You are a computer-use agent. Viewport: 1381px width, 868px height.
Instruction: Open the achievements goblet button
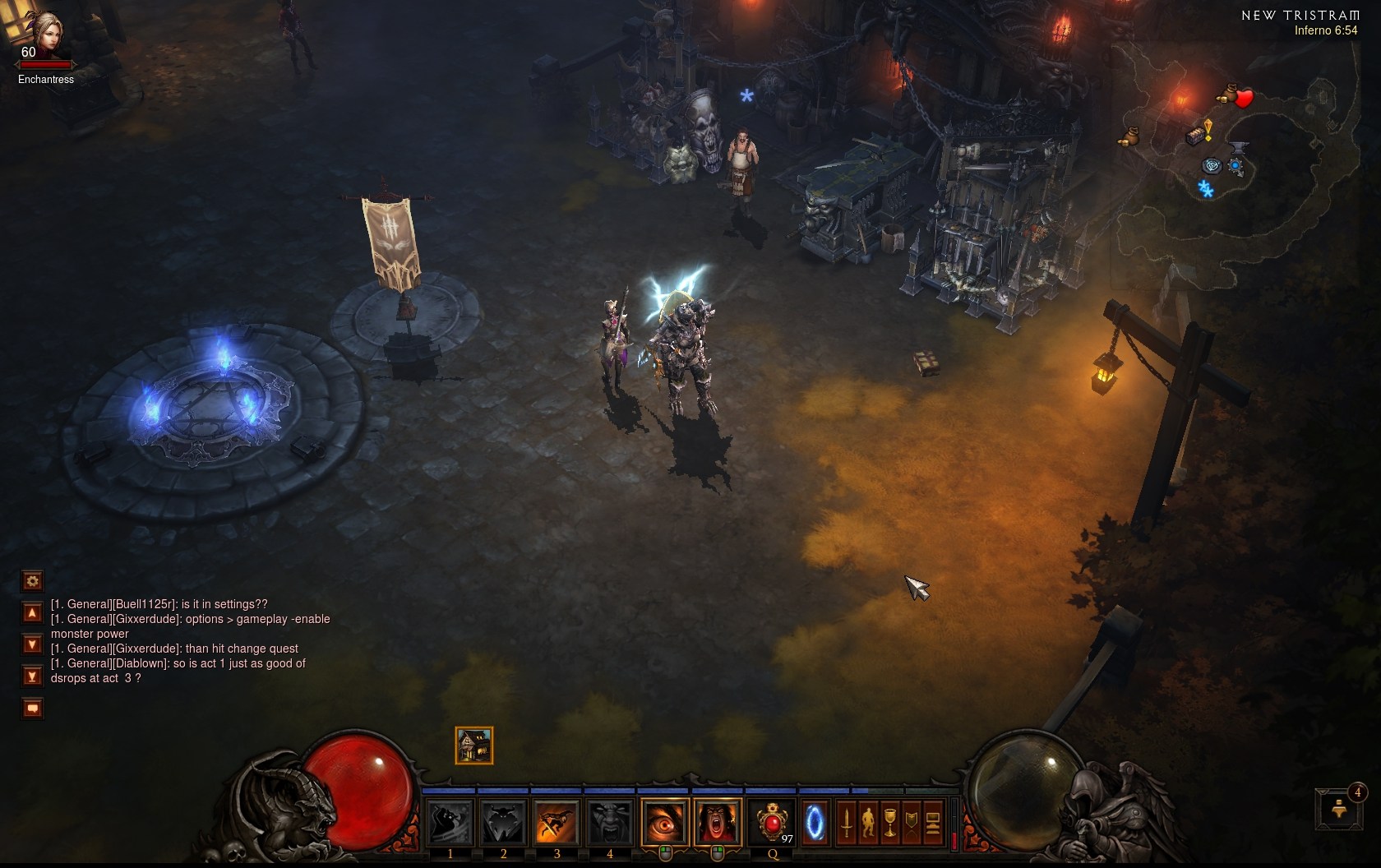point(889,822)
